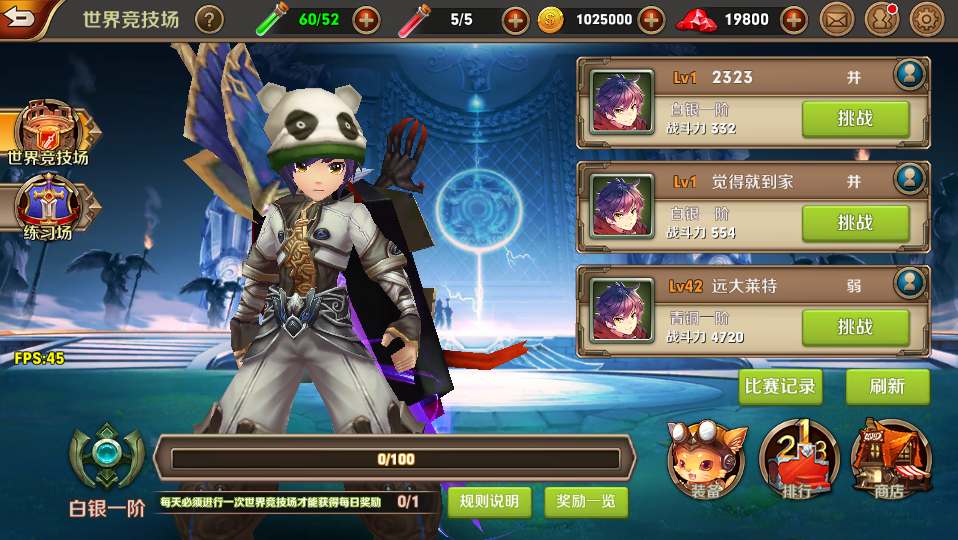Read the 规则说明 rules
Viewport: 958px width, 540px height.
[x=489, y=501]
